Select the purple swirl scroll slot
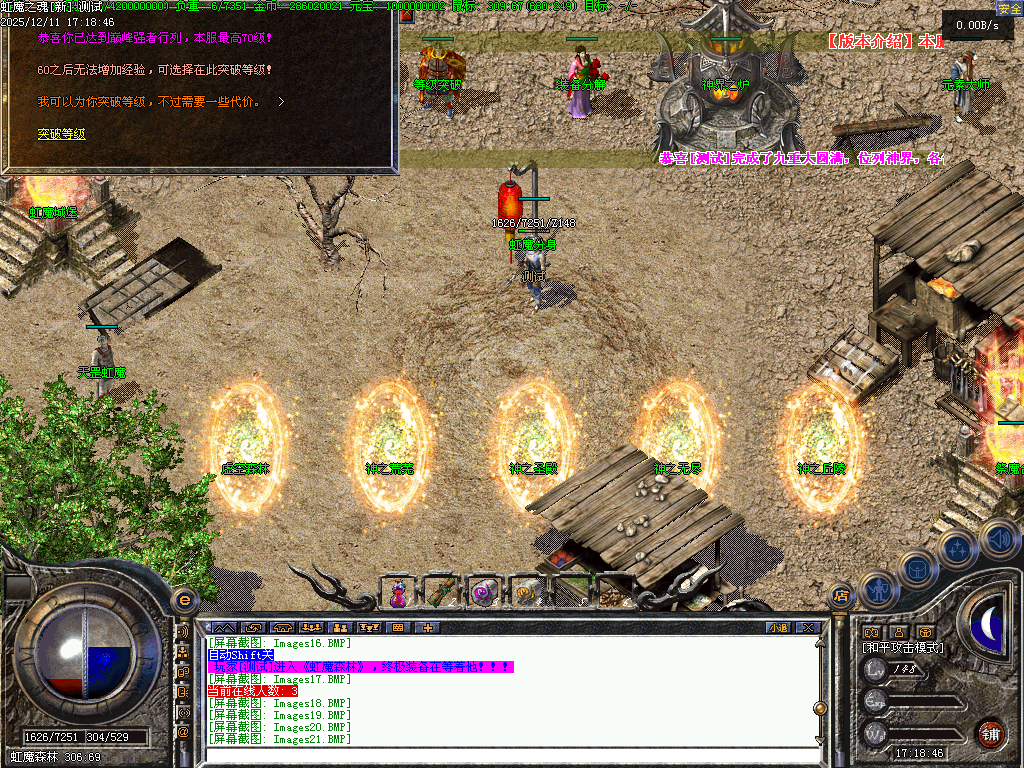Image resolution: width=1024 pixels, height=768 pixels. click(484, 592)
